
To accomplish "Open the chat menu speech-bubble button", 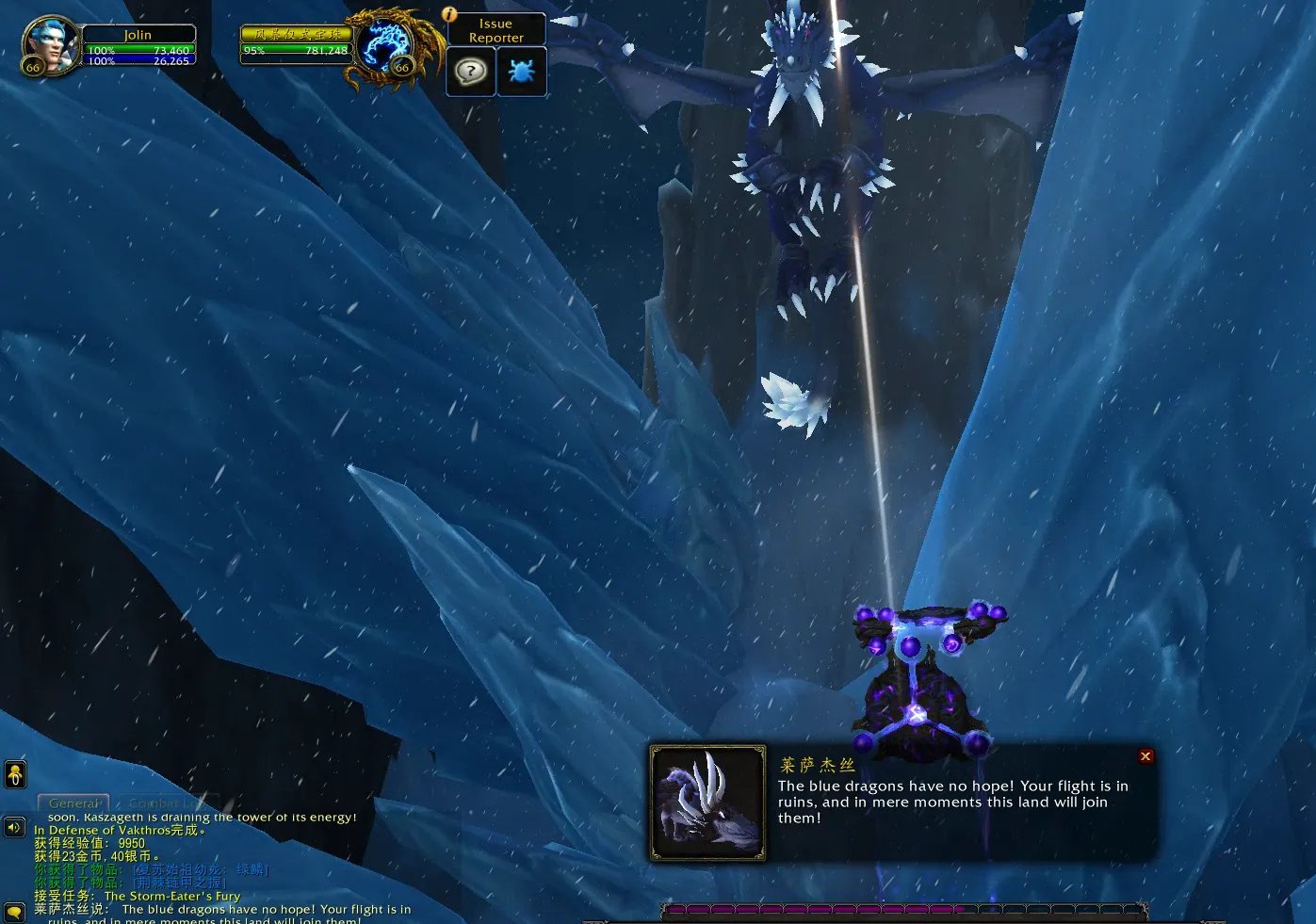I will [x=14, y=912].
